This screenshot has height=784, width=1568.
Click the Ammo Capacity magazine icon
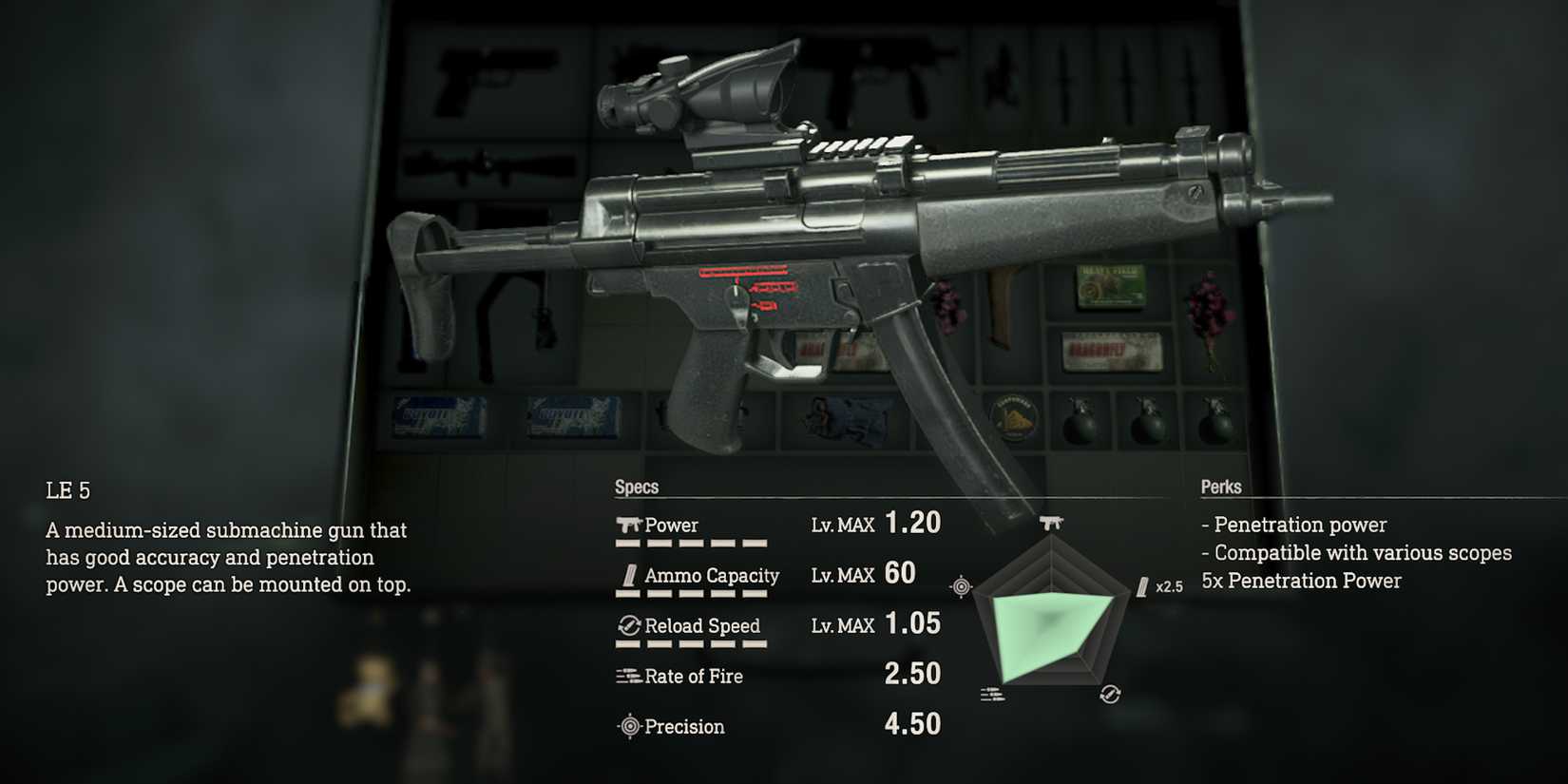point(630,575)
